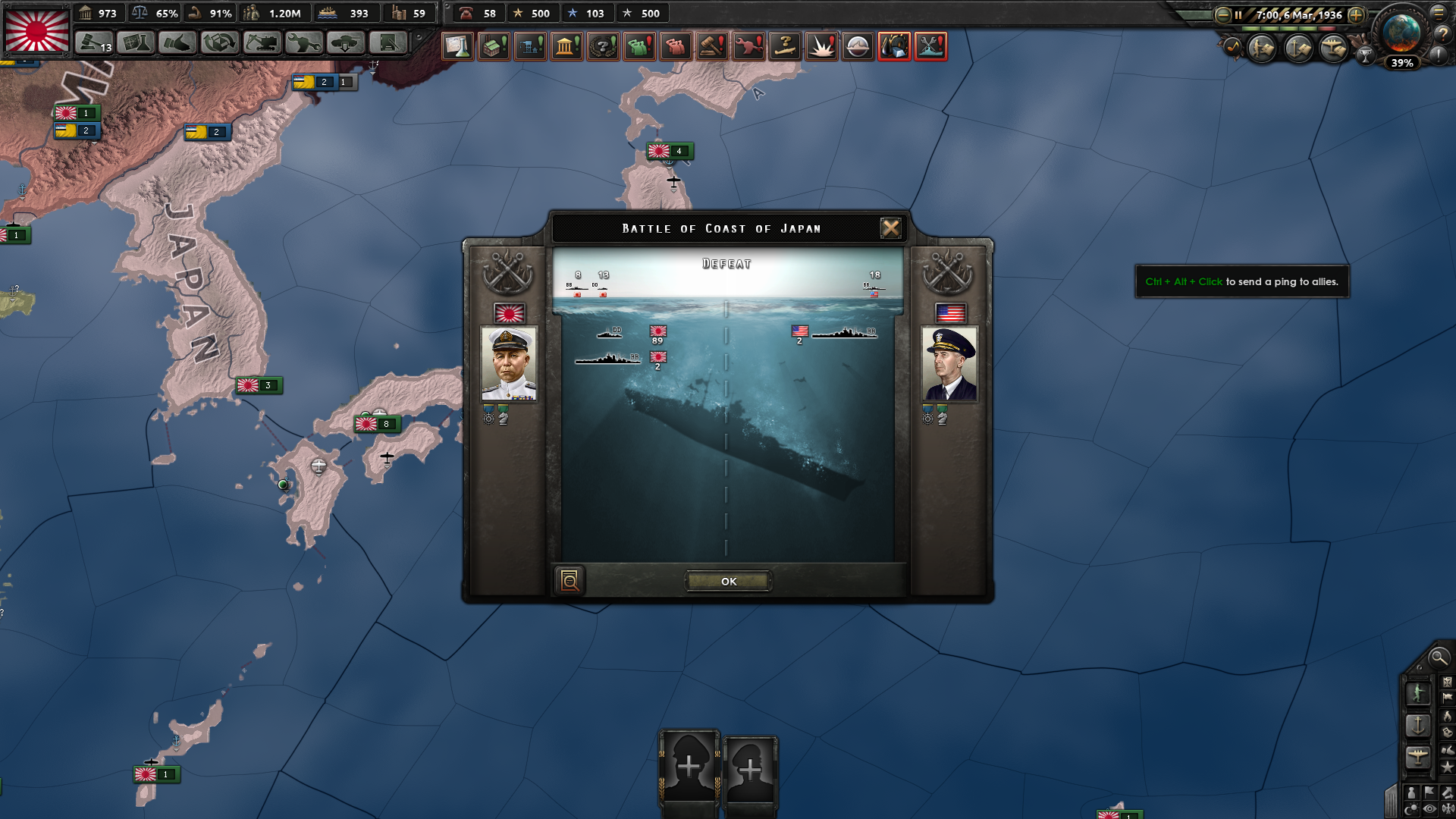Viewport: 1456px width, 819px height.
Task: Toggle weather visibility with the eye icon
Action: click(1429, 808)
